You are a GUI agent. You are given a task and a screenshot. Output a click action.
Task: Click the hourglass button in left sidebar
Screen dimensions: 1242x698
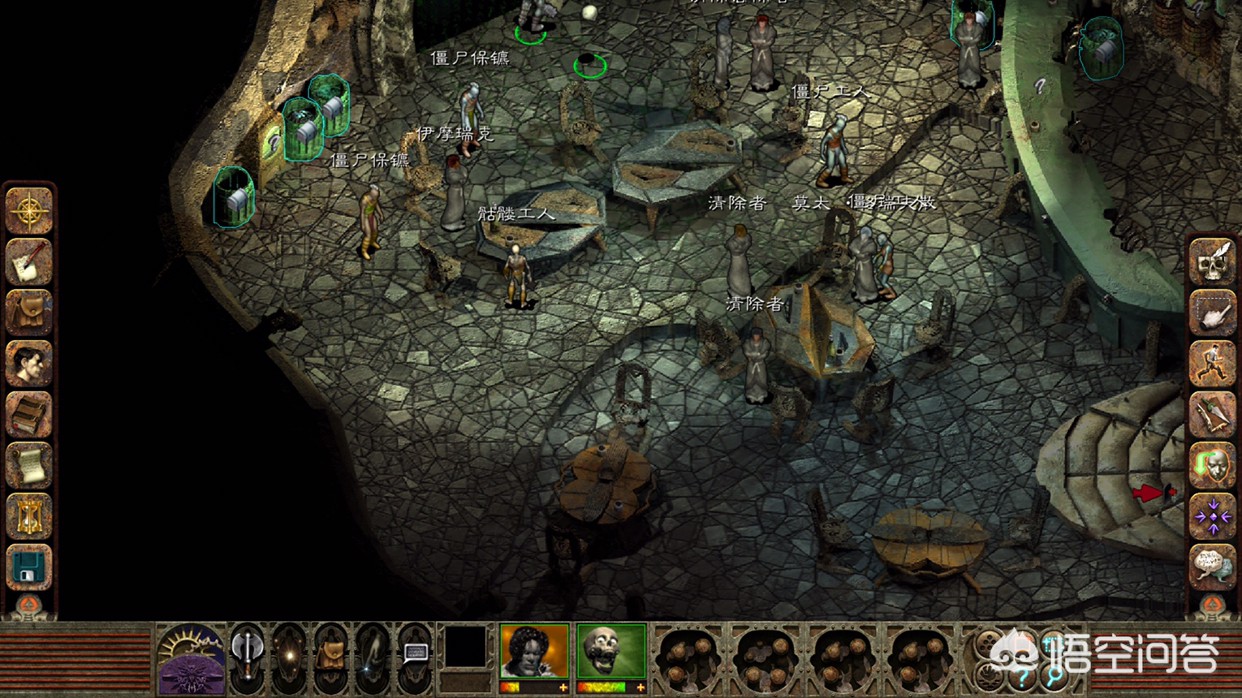pos(29,516)
